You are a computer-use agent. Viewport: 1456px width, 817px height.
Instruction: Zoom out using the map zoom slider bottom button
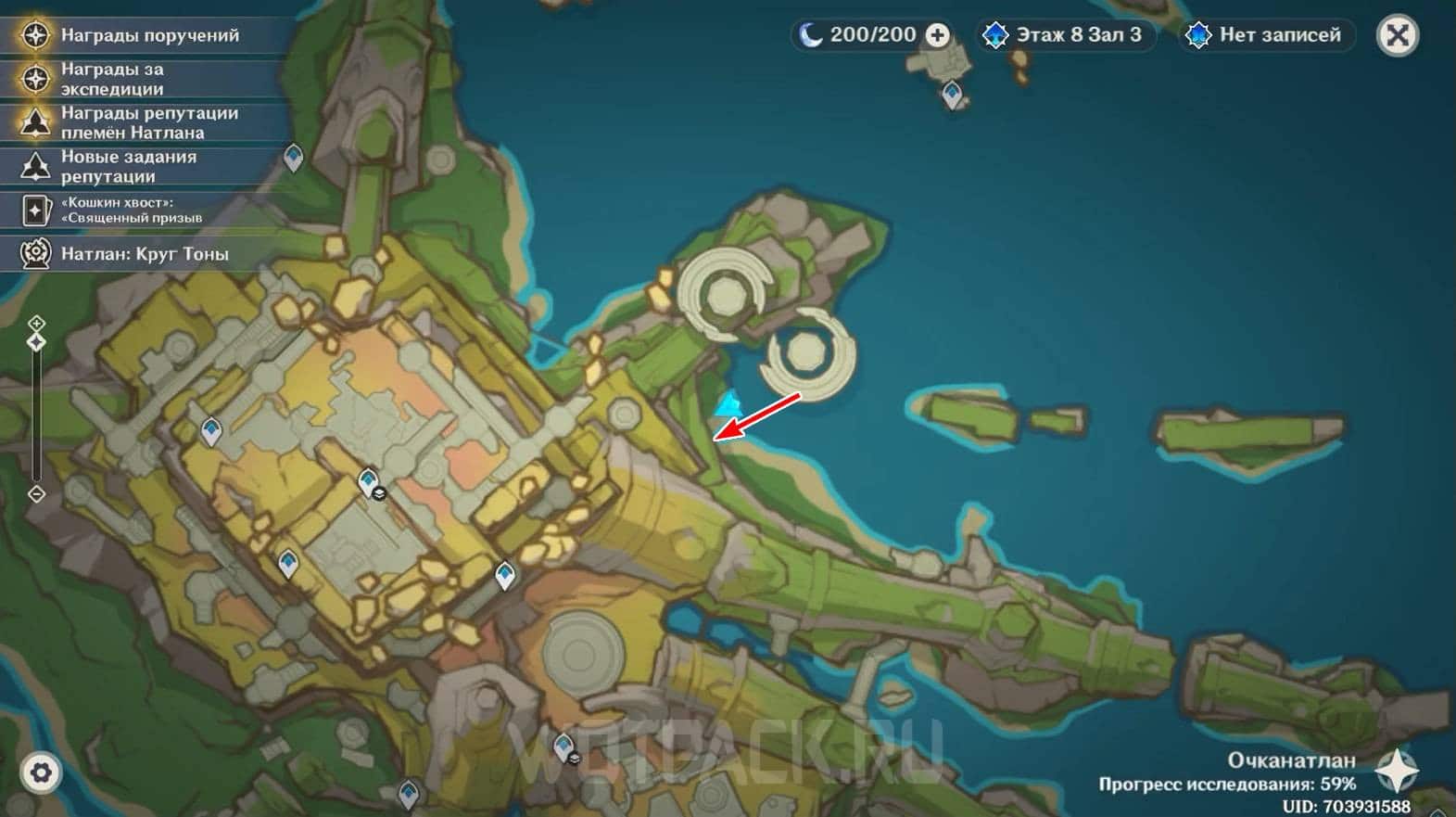click(x=36, y=494)
